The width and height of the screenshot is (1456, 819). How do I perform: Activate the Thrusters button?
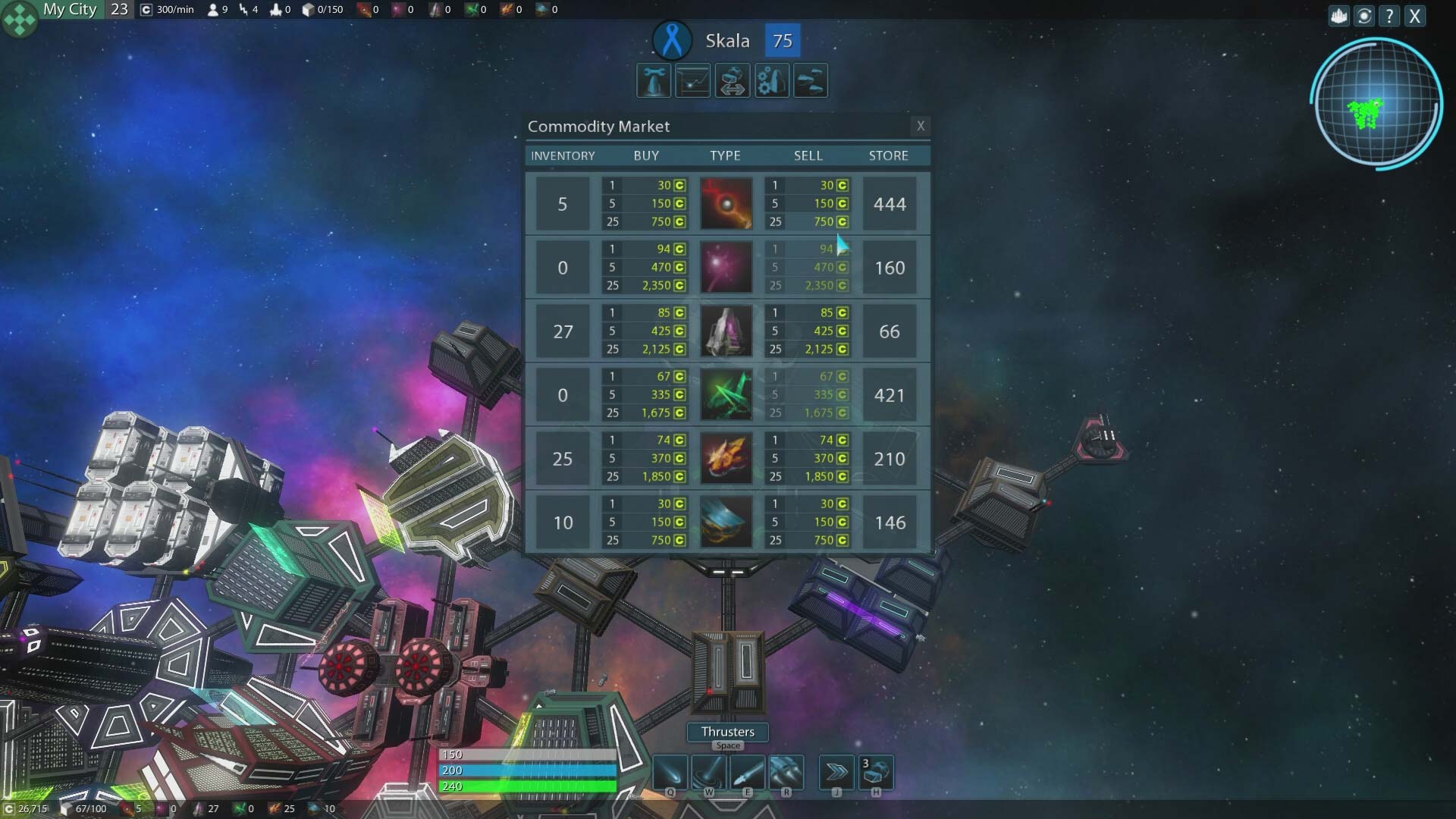(x=727, y=732)
